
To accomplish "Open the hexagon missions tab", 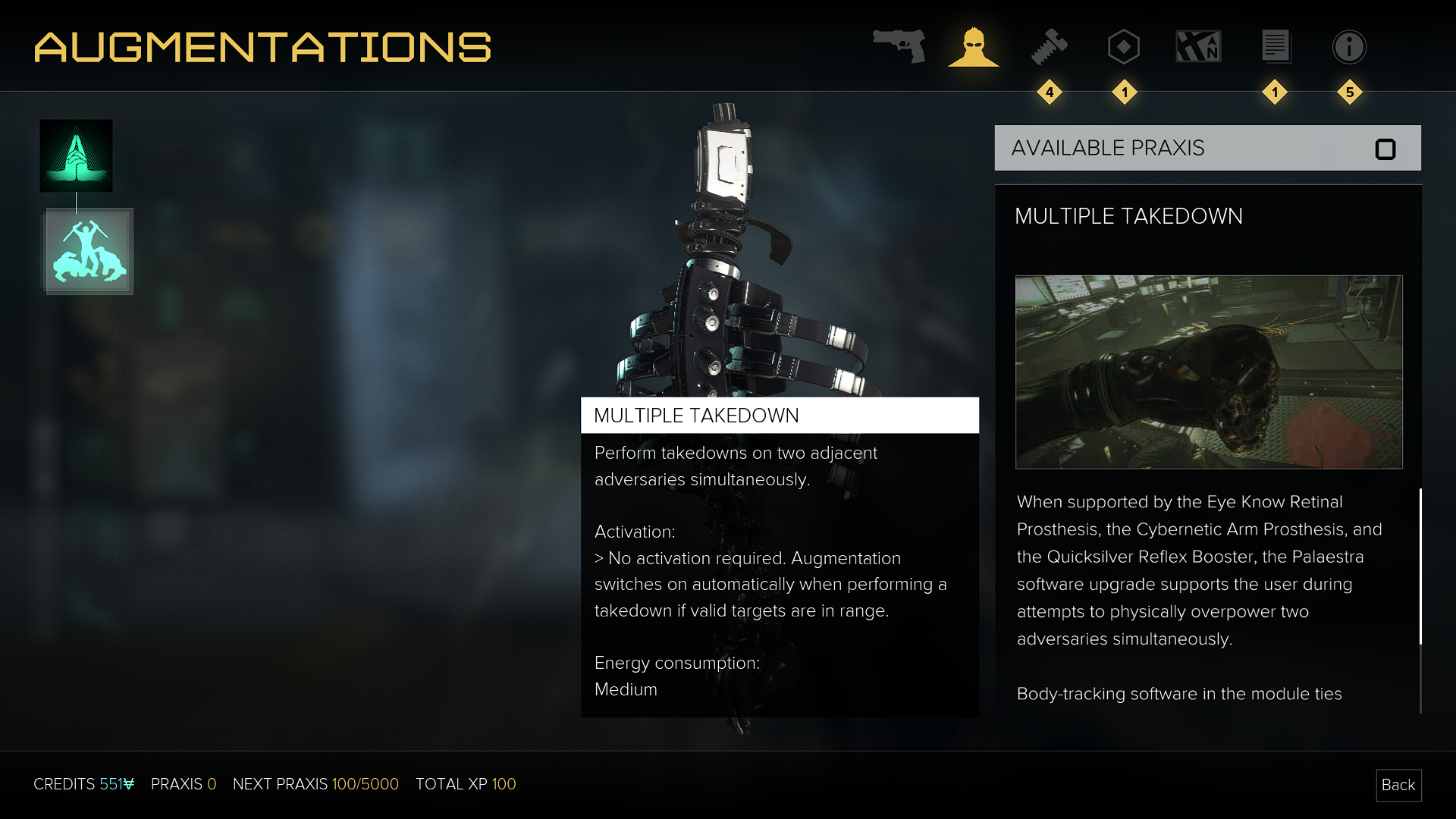I will coord(1124,47).
